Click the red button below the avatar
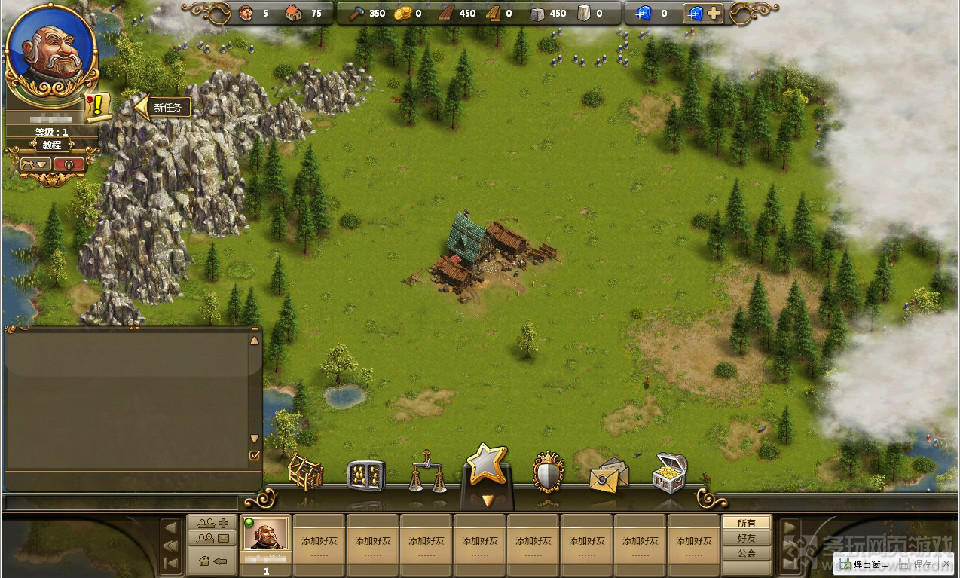This screenshot has width=960, height=578. click(x=69, y=164)
